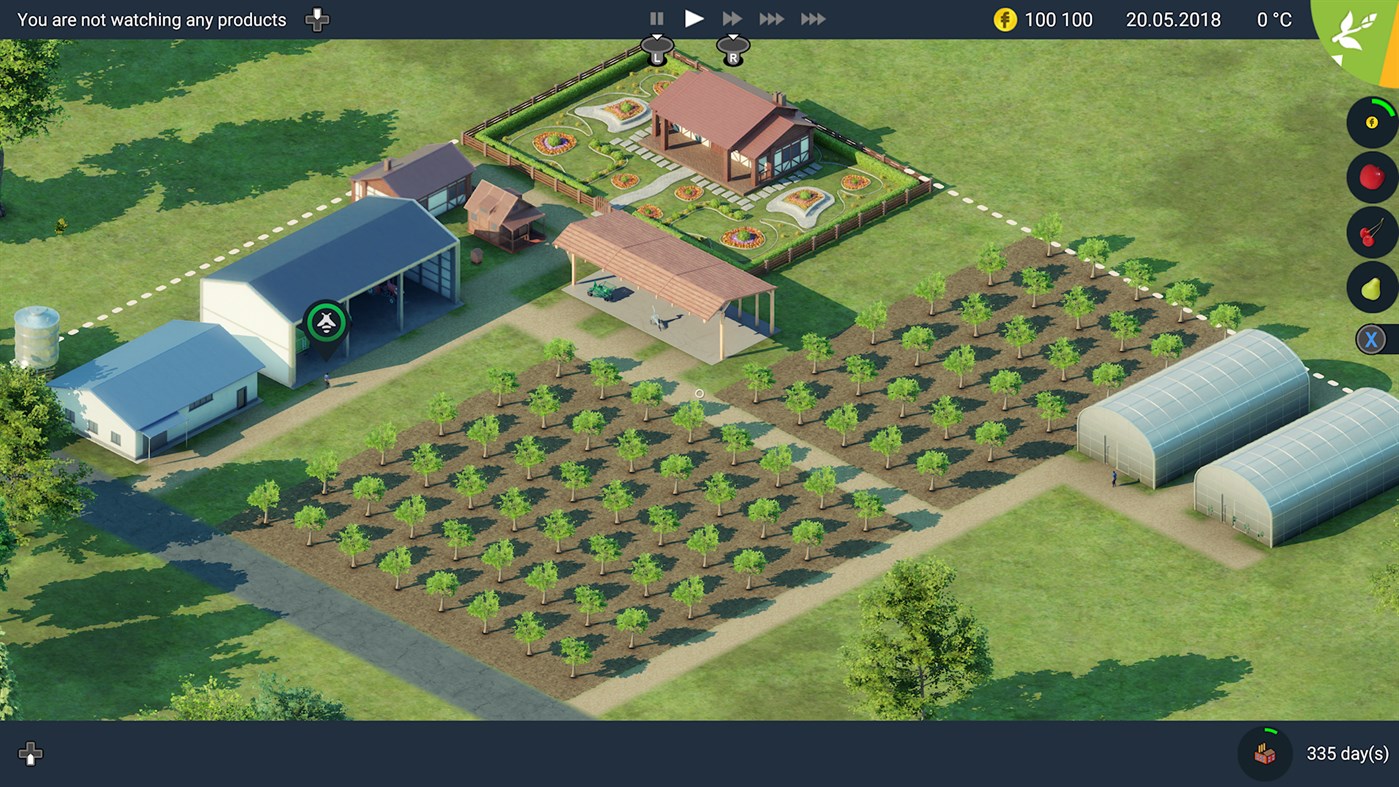Select the apple product icon

point(1371,177)
